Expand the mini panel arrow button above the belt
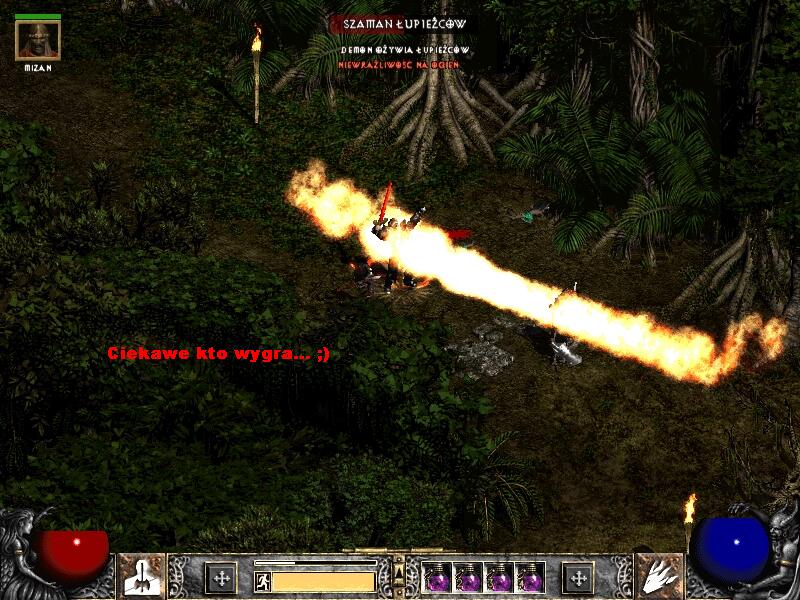The image size is (800, 600). click(x=398, y=571)
